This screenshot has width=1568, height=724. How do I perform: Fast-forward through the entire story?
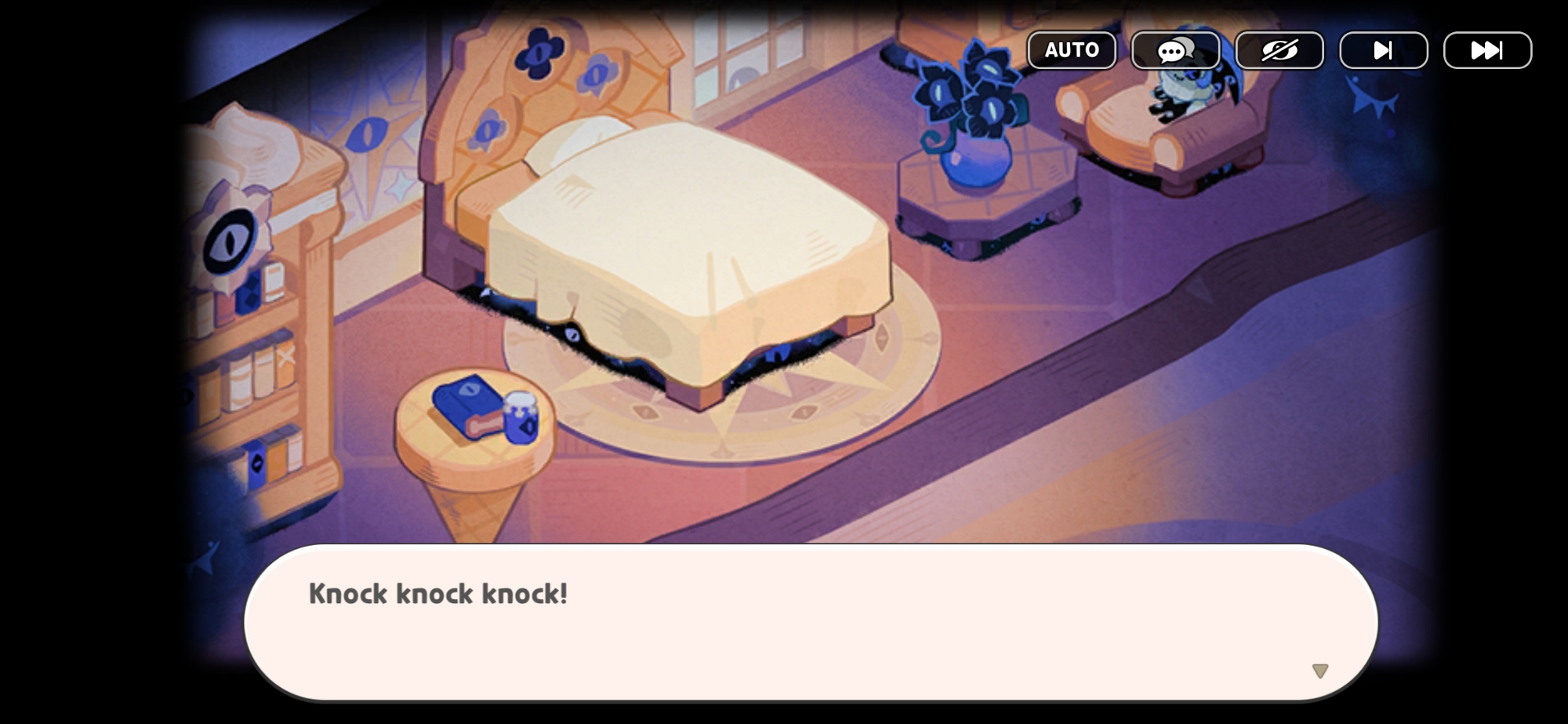1486,50
